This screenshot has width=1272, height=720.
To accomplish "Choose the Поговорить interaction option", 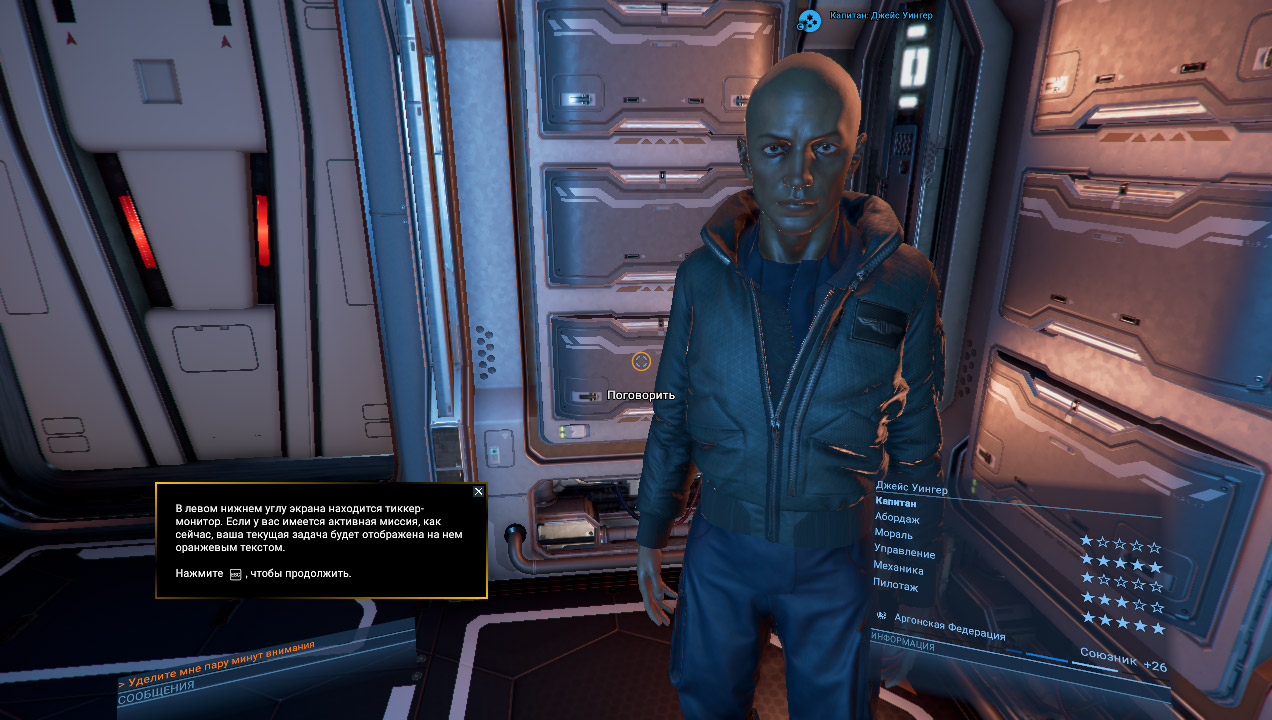I will (641, 395).
